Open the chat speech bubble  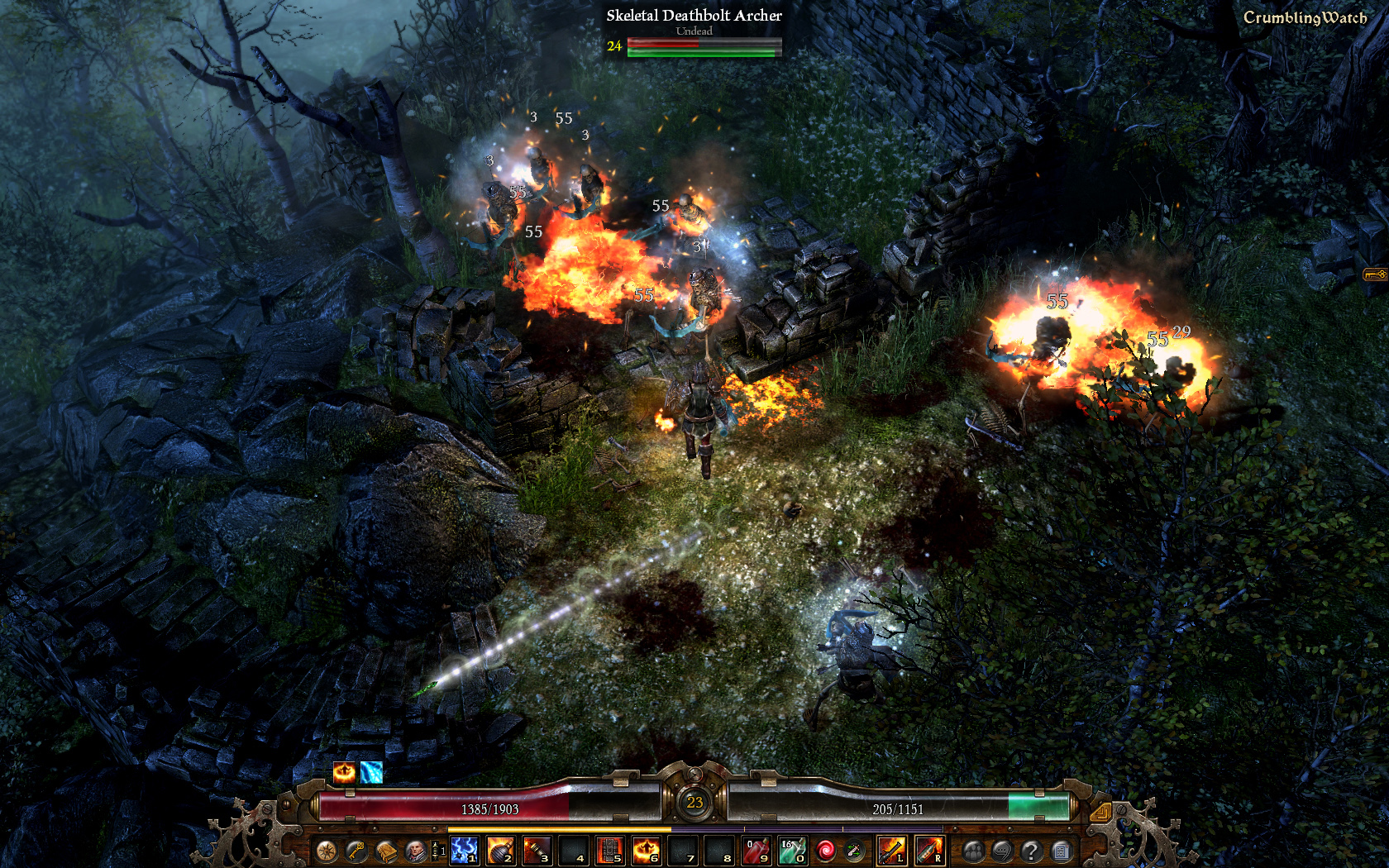coord(1002,851)
